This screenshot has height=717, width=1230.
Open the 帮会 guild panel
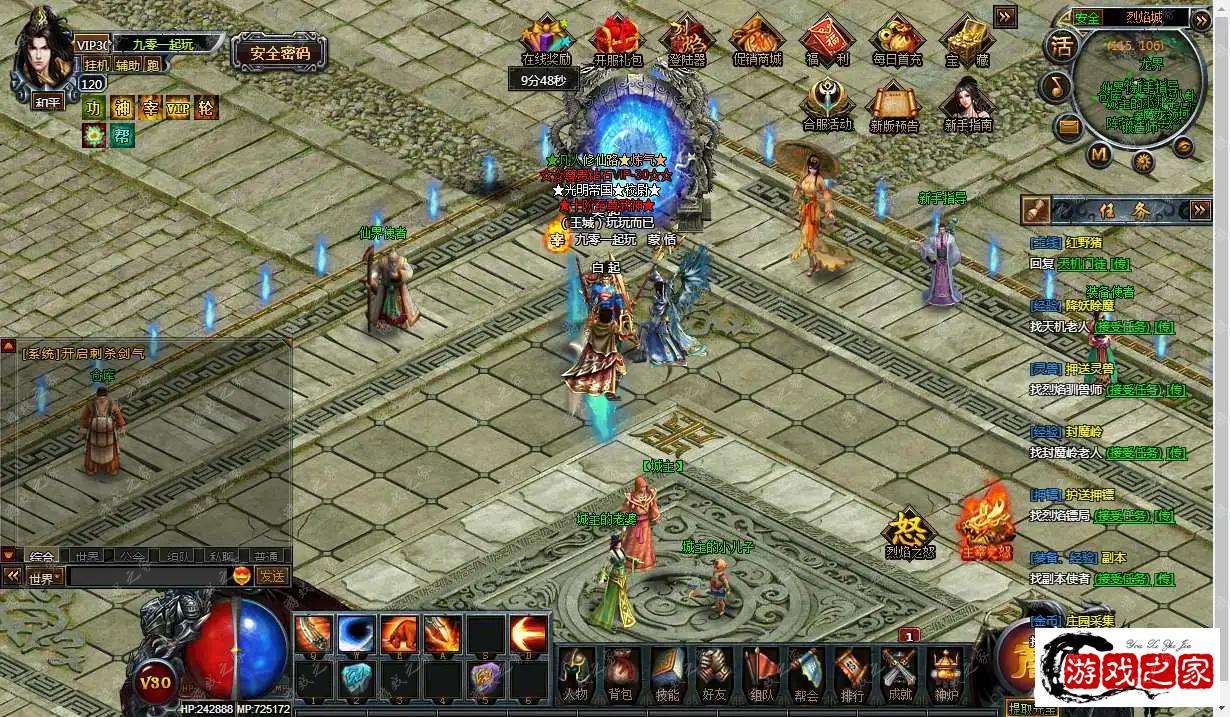tap(806, 672)
